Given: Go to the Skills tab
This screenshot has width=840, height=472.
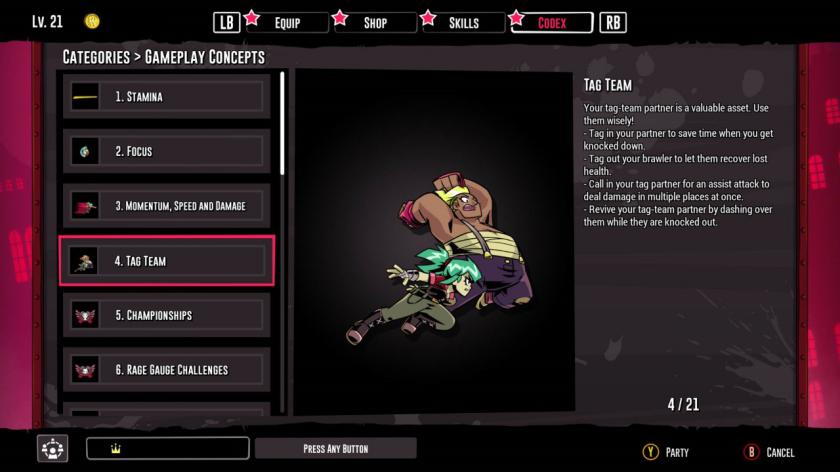Looking at the screenshot, I should [x=462, y=22].
